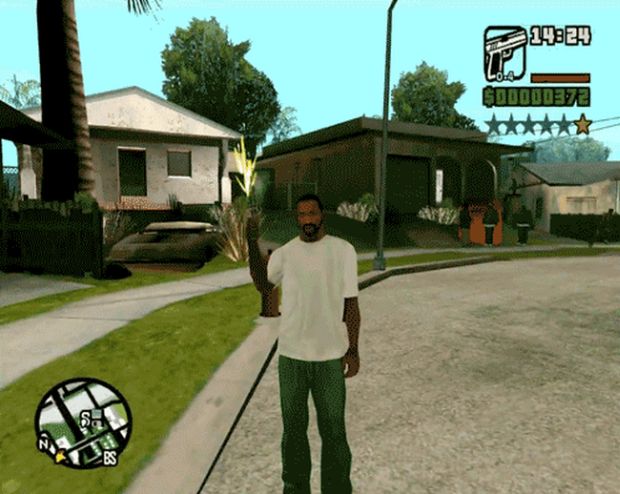Click the gold wanted level star

pos(582,124)
